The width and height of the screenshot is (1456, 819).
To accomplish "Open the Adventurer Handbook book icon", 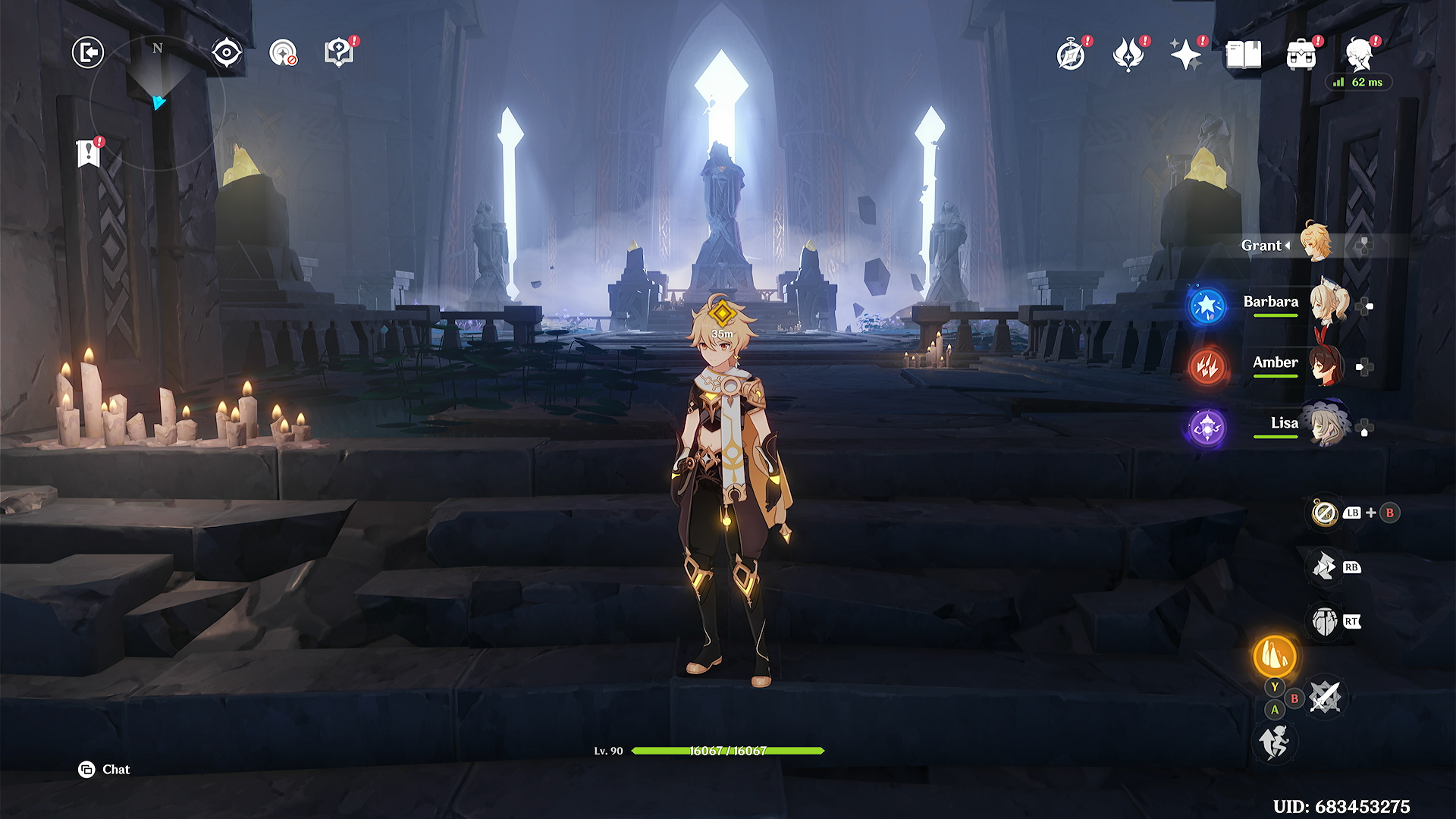I will pyautogui.click(x=1244, y=55).
